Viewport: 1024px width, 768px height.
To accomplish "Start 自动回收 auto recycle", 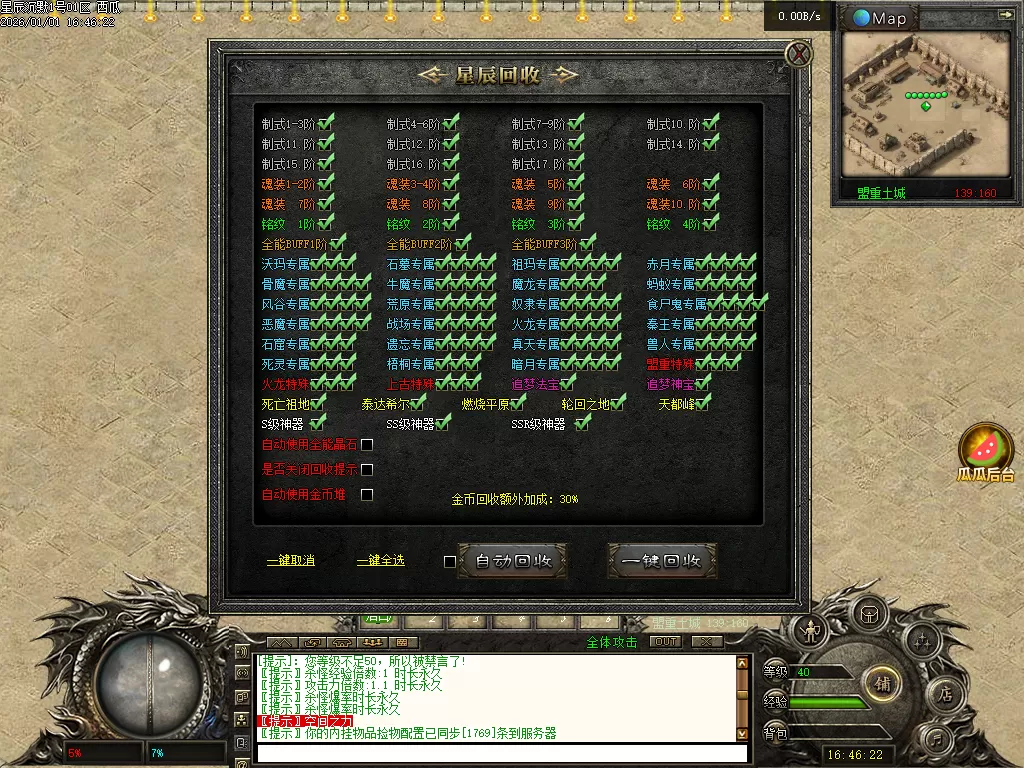I will coord(513,561).
